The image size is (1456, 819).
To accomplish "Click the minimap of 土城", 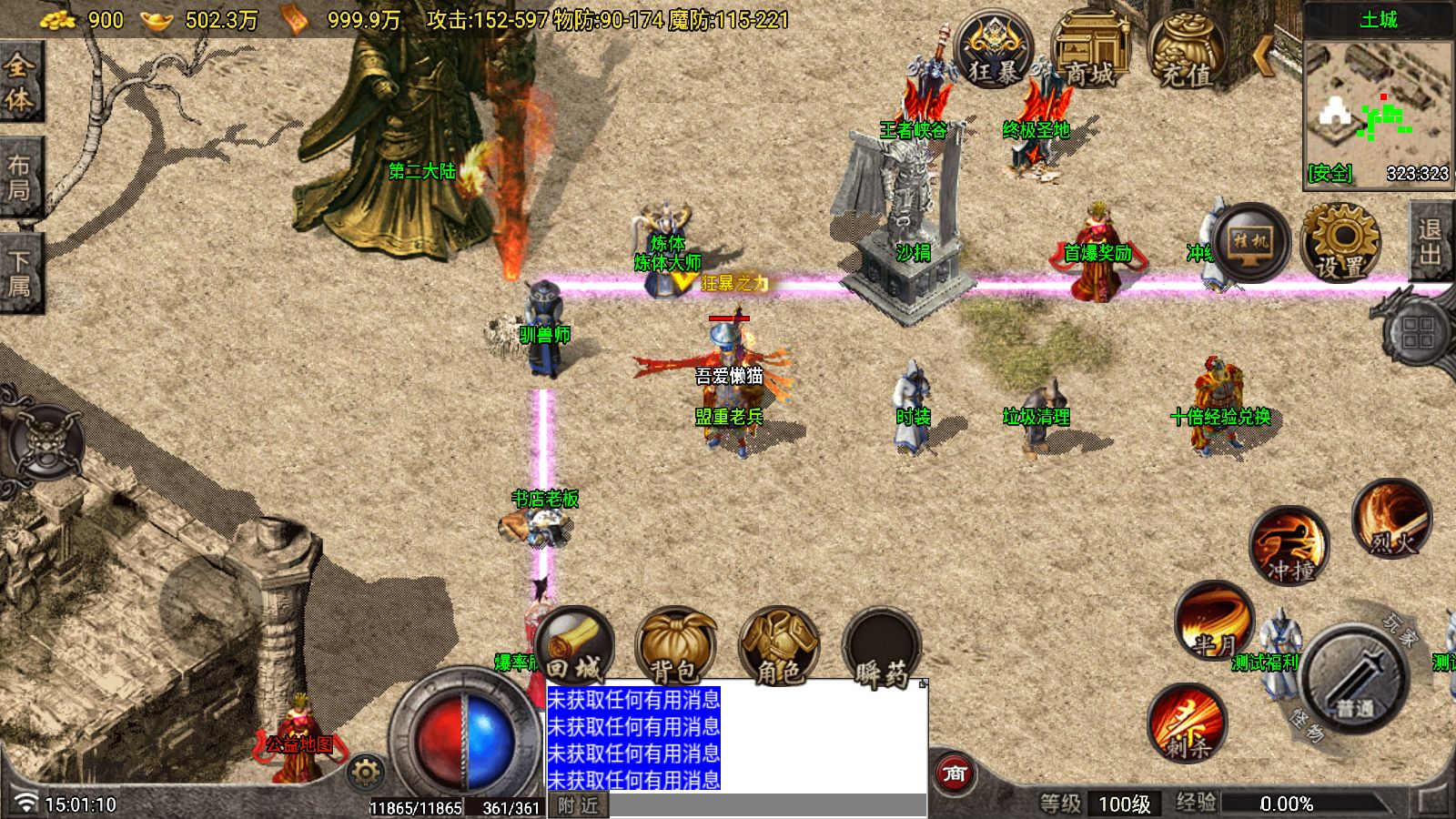I will pyautogui.click(x=1378, y=103).
